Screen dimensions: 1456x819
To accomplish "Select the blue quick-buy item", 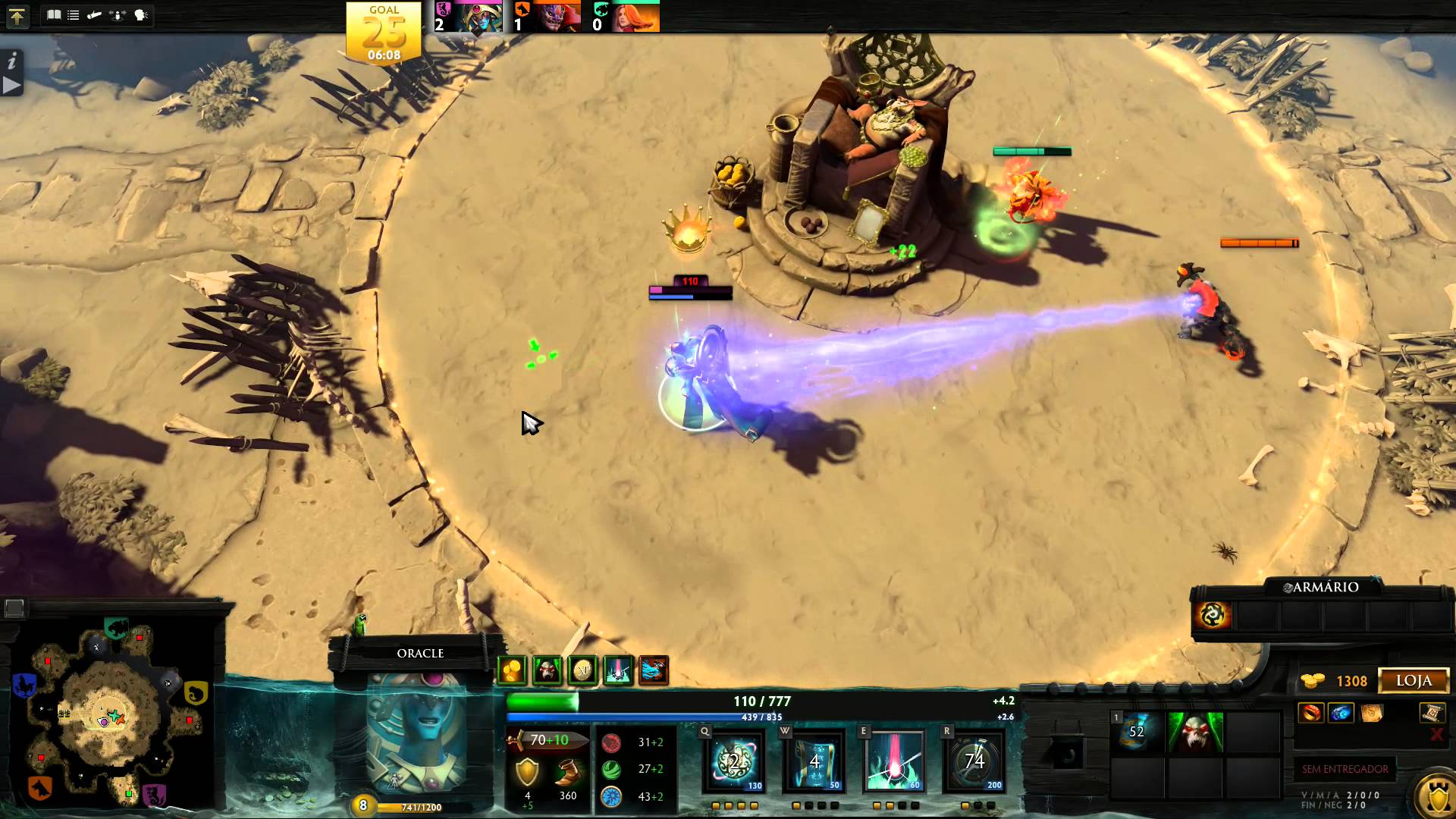I will click(x=1341, y=714).
